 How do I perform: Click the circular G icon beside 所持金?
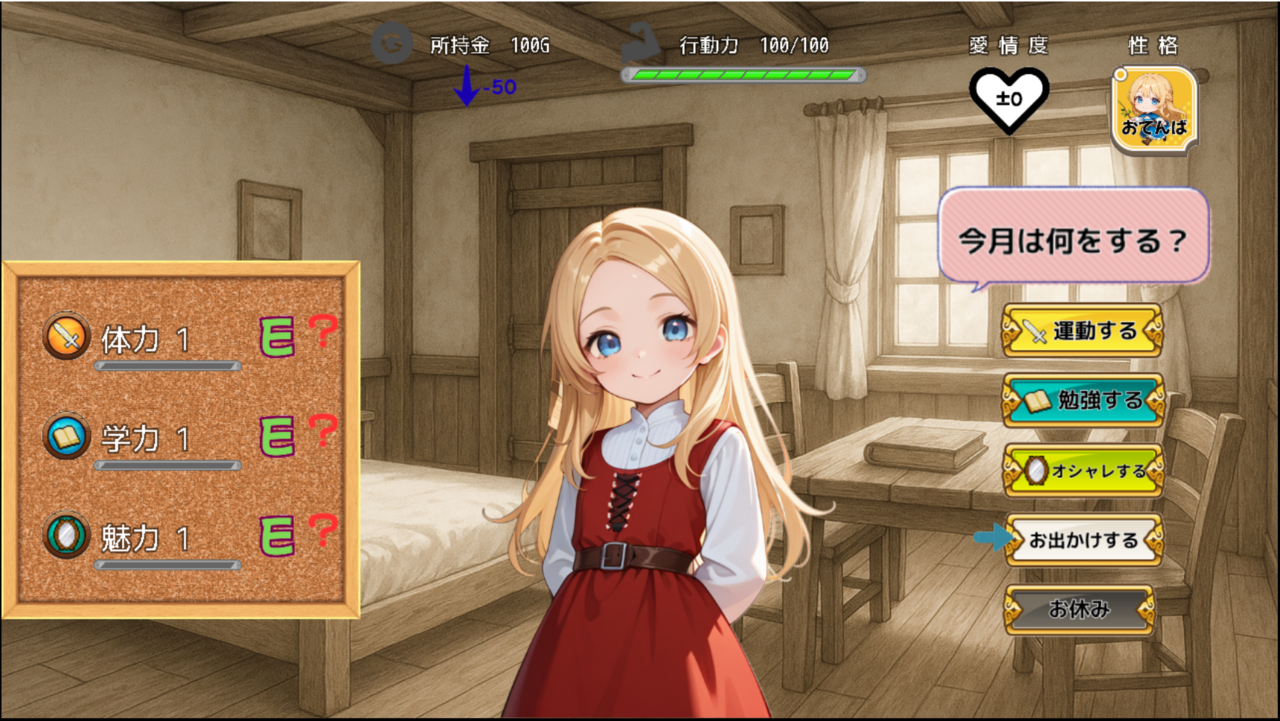(390, 44)
